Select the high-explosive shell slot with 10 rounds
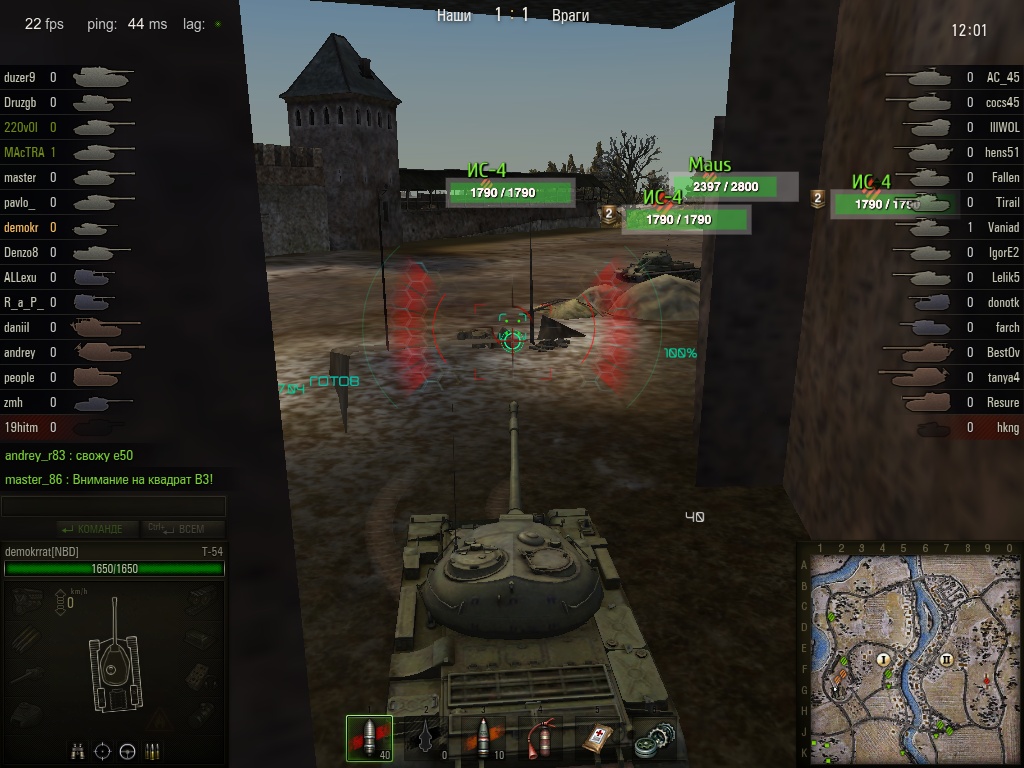The height and width of the screenshot is (768, 1024). click(484, 739)
